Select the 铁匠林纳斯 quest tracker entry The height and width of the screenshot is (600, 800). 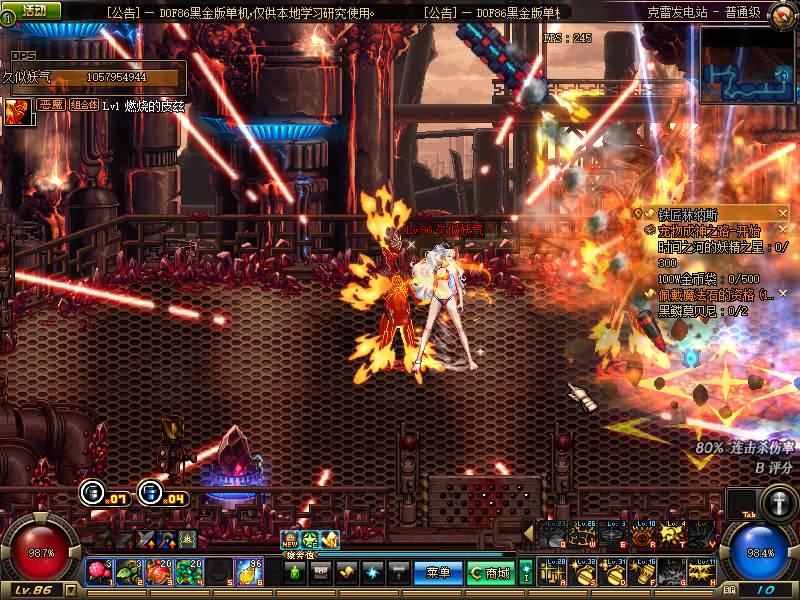coord(688,215)
